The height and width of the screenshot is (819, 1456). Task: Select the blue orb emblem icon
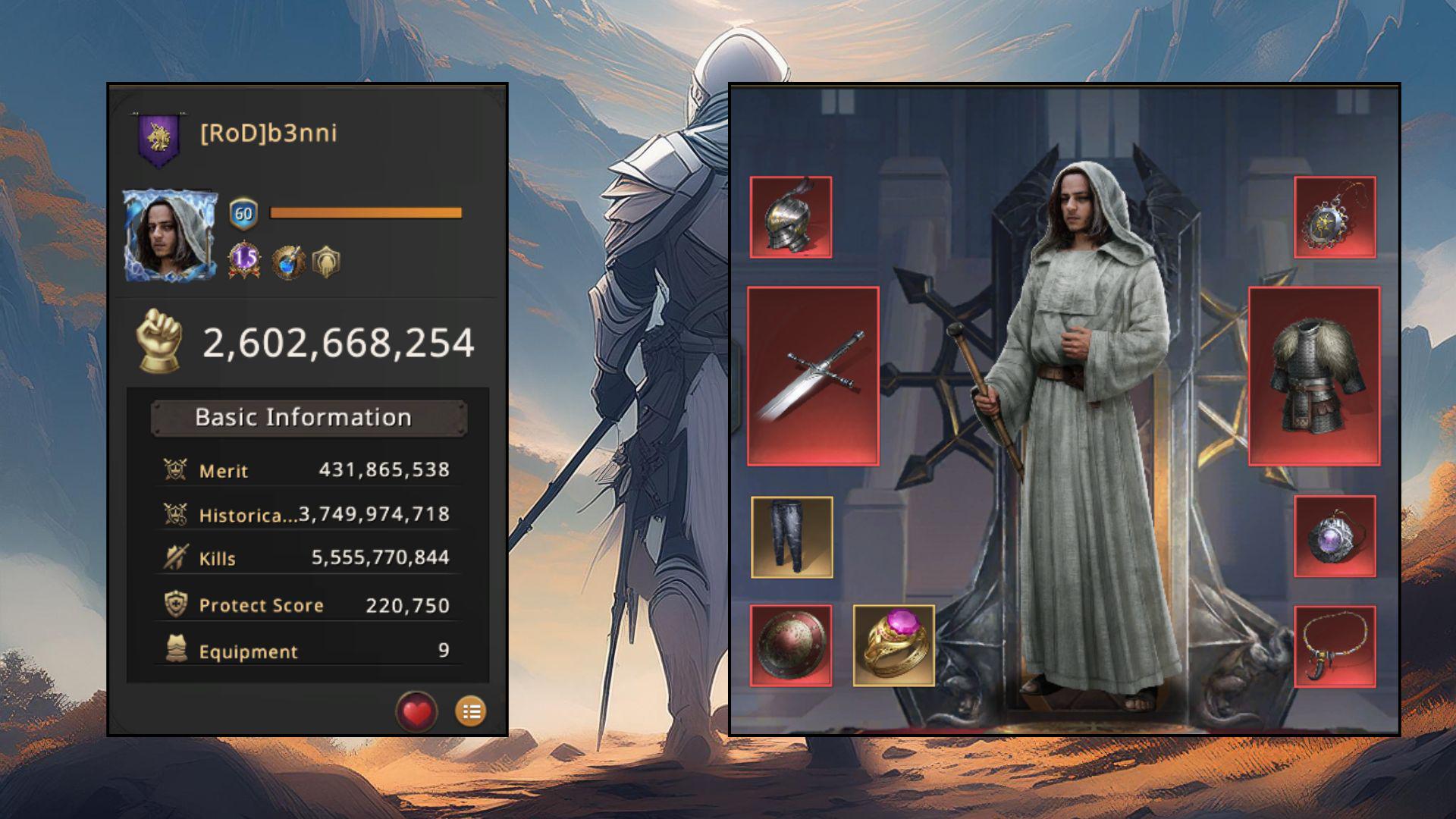click(289, 262)
